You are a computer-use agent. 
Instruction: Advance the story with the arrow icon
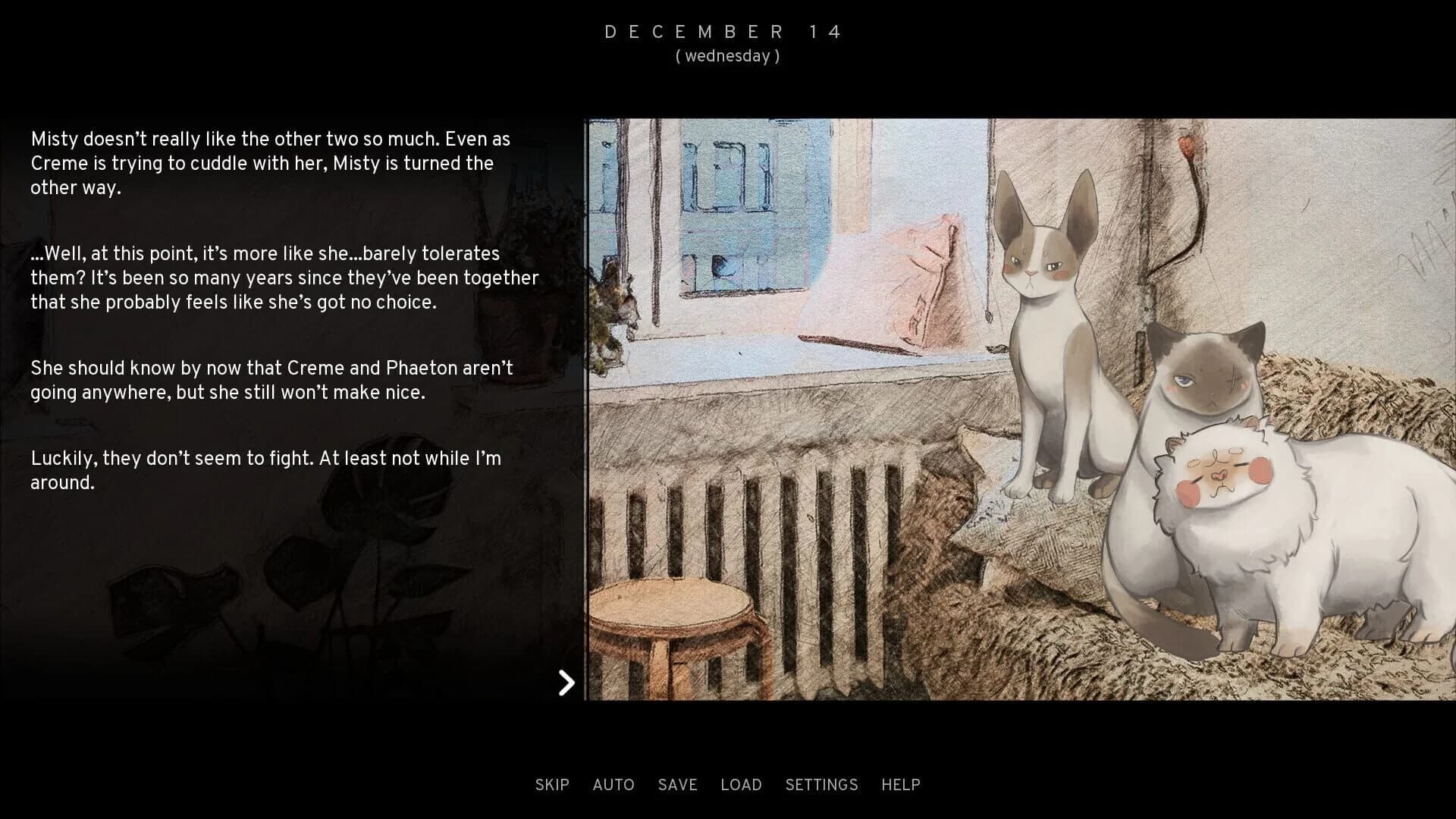click(x=566, y=683)
